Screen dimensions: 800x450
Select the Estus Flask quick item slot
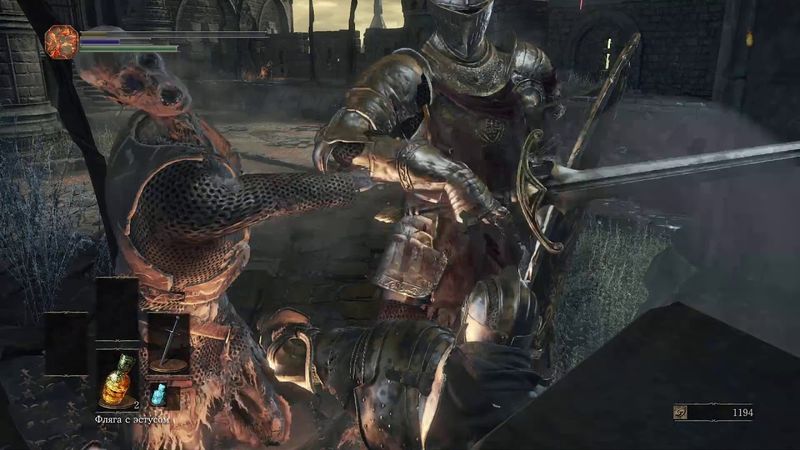click(118, 379)
